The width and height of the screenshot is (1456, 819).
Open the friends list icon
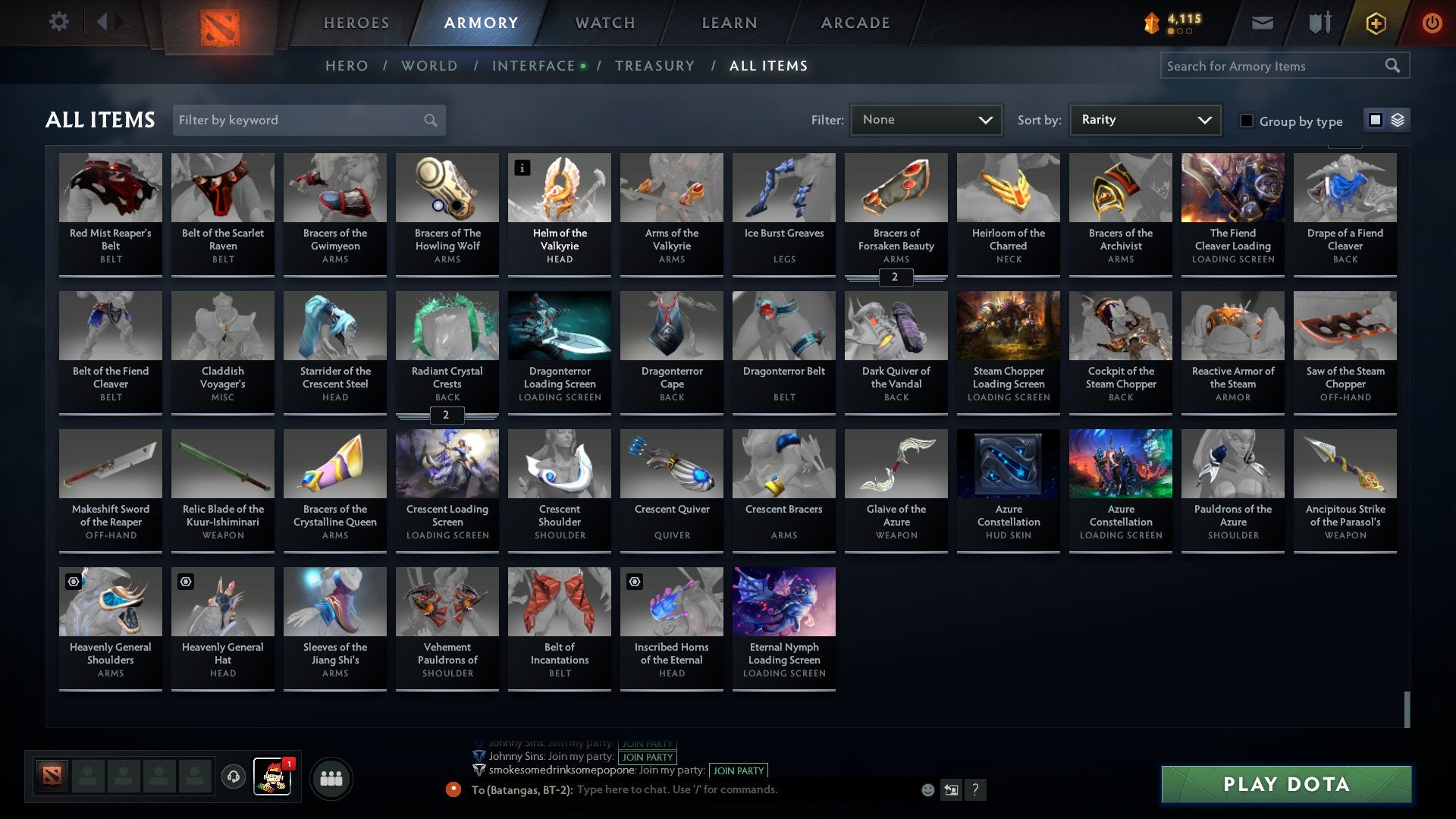(x=331, y=777)
